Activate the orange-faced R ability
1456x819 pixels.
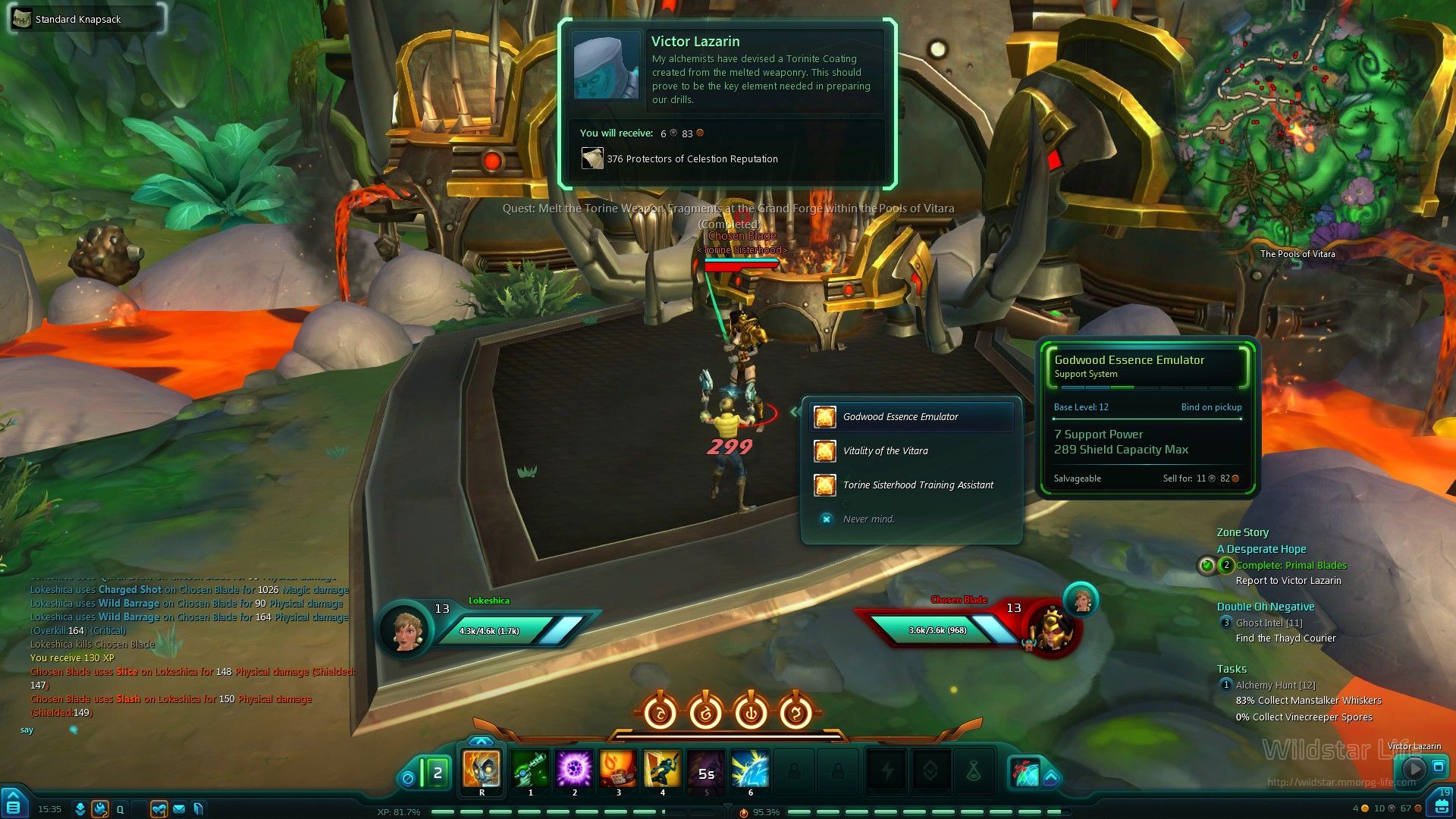(x=482, y=770)
